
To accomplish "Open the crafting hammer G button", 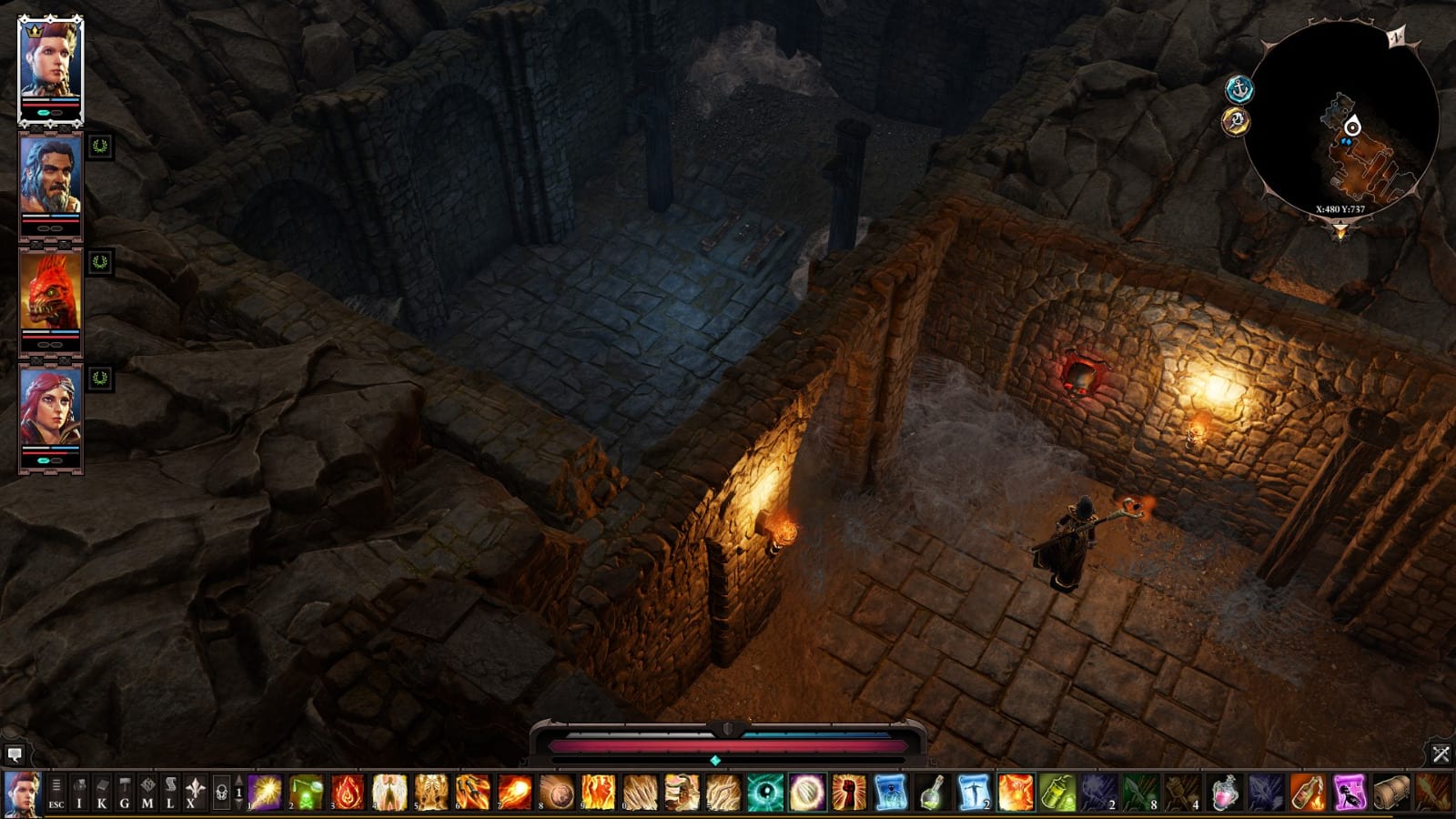I will tap(125, 794).
